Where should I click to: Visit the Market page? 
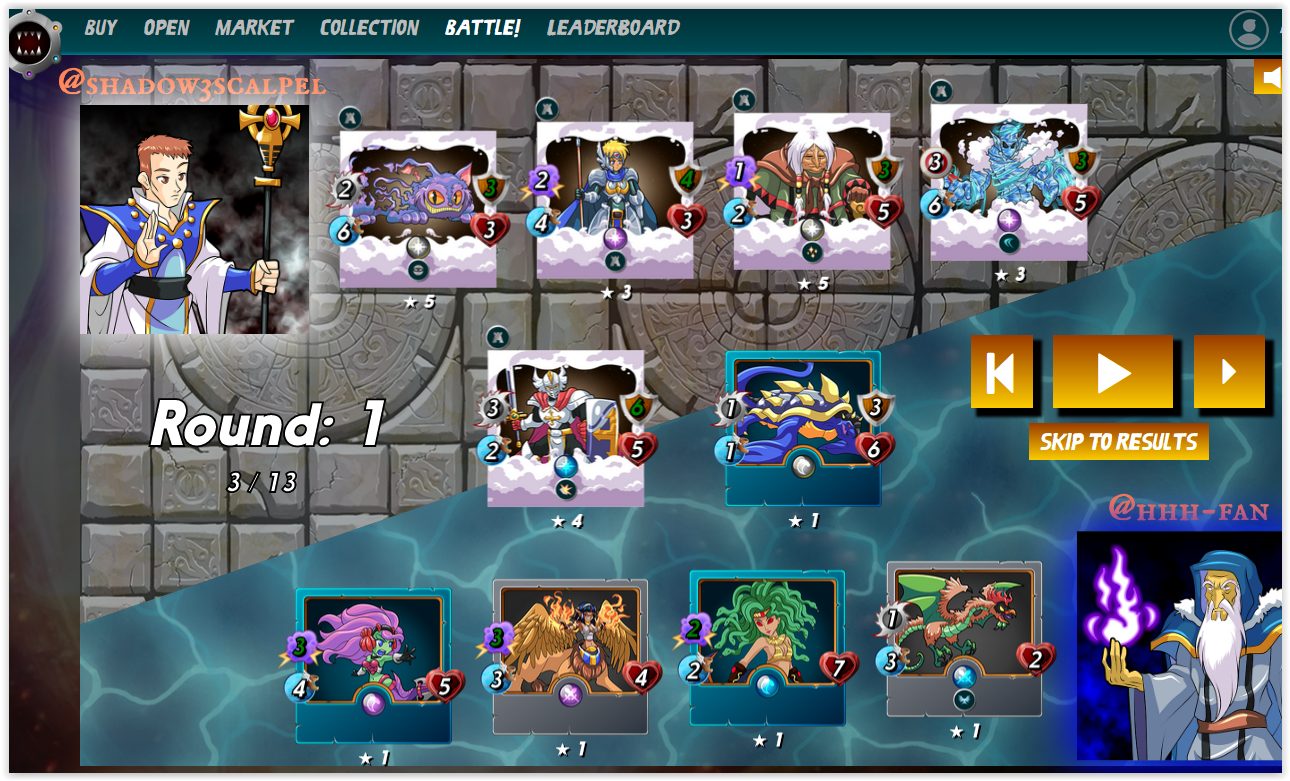coord(254,28)
